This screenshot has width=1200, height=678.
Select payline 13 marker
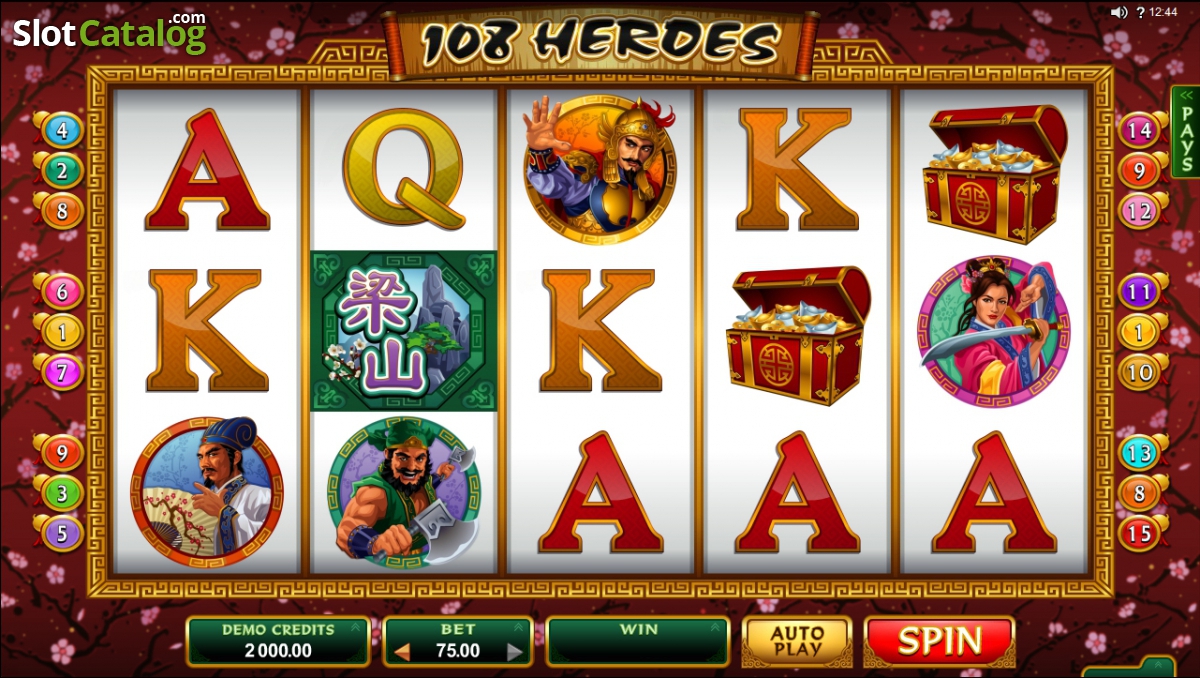click(x=1139, y=453)
